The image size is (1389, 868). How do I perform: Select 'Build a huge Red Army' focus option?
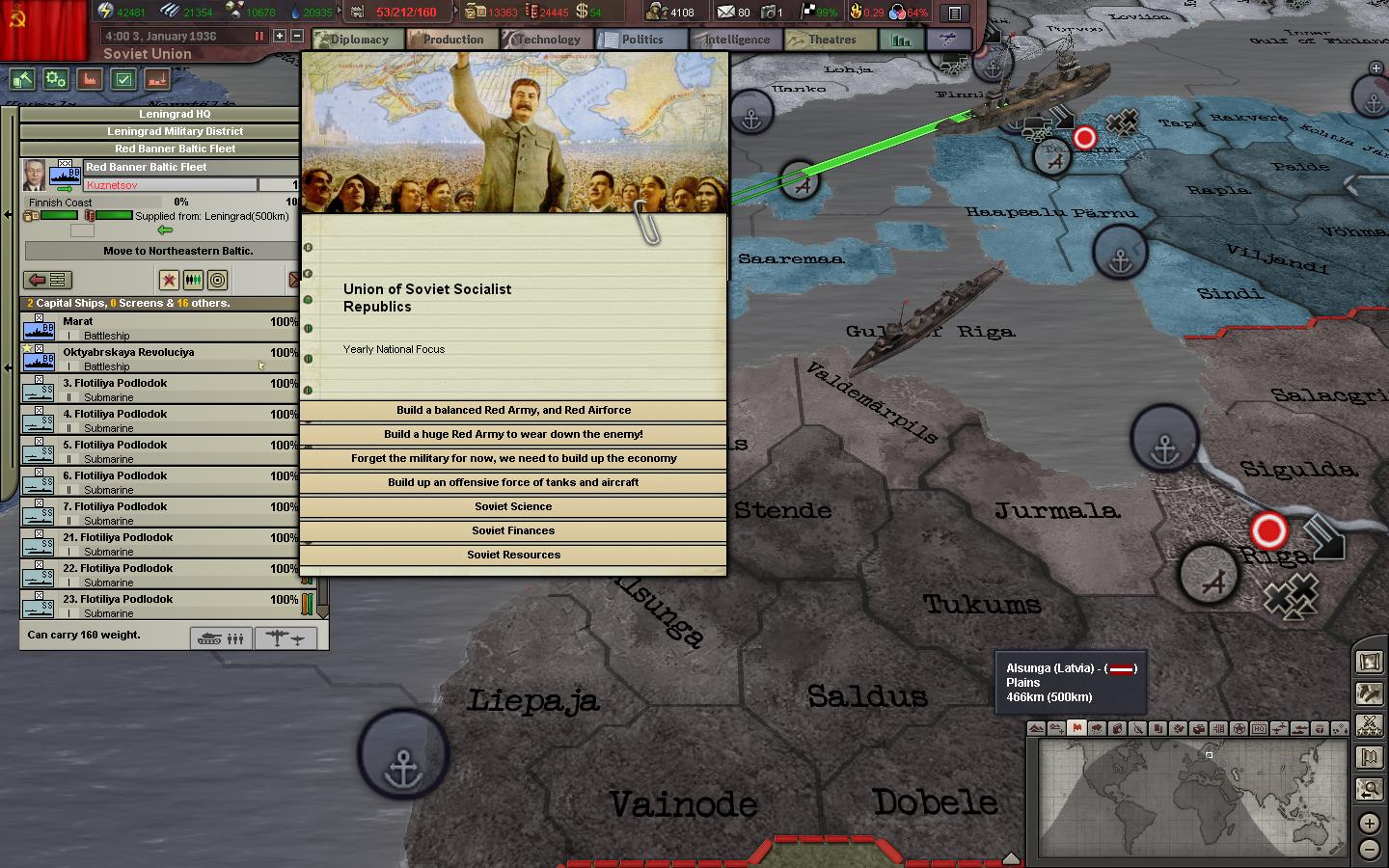pos(513,435)
